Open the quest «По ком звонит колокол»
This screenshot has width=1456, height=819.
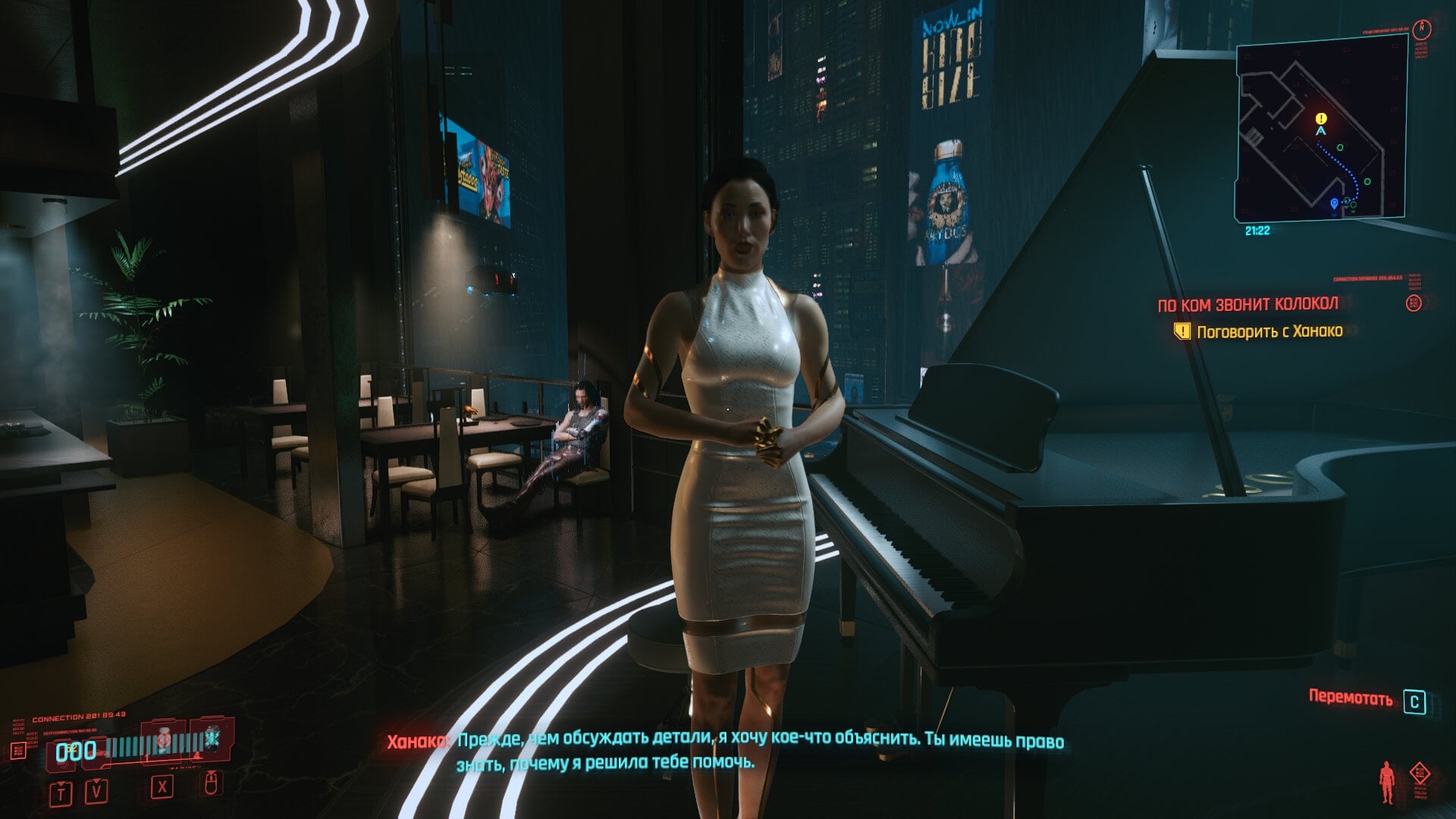coord(1247,305)
